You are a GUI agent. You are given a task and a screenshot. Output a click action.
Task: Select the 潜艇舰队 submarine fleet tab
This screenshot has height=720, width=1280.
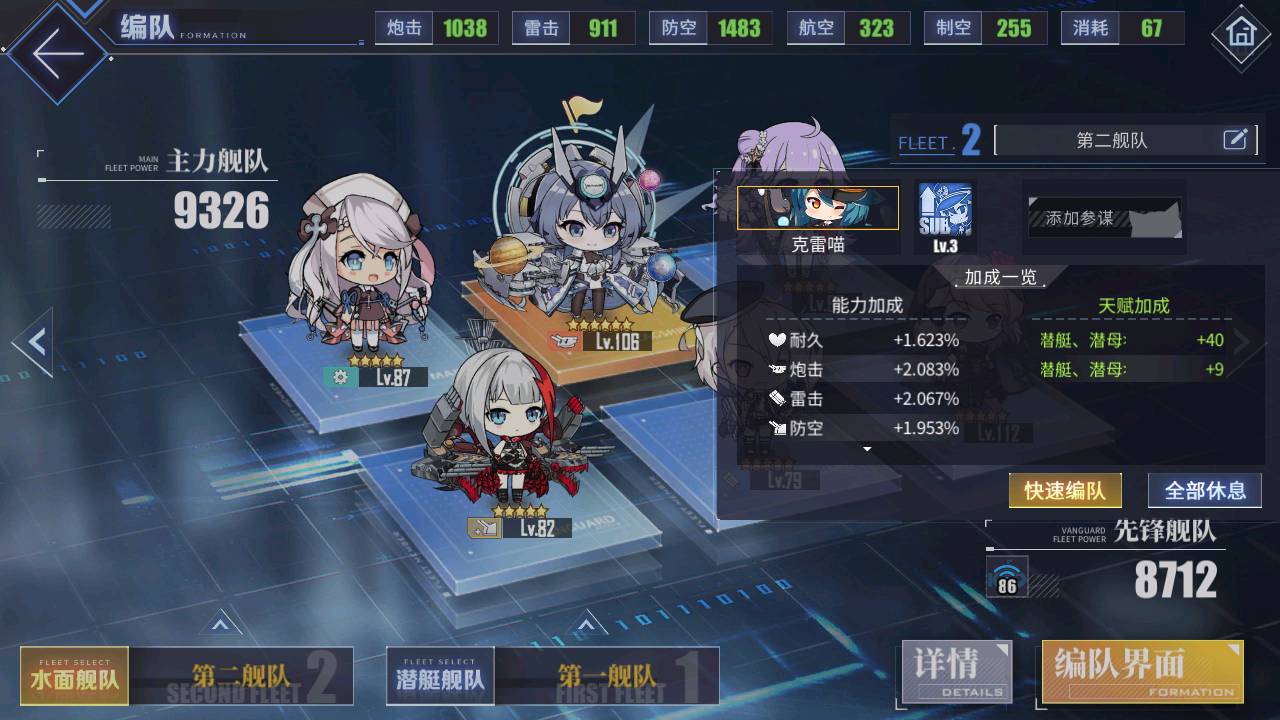click(440, 676)
